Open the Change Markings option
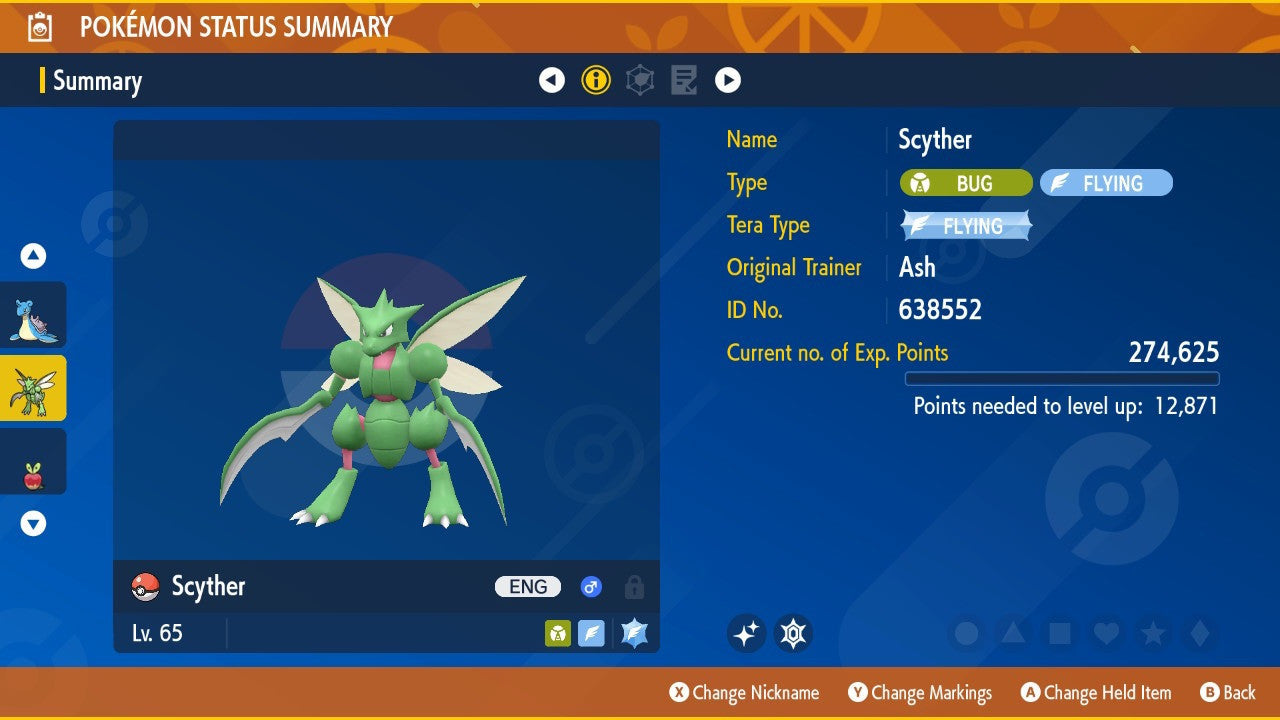The width and height of the screenshot is (1280, 720). tap(920, 692)
